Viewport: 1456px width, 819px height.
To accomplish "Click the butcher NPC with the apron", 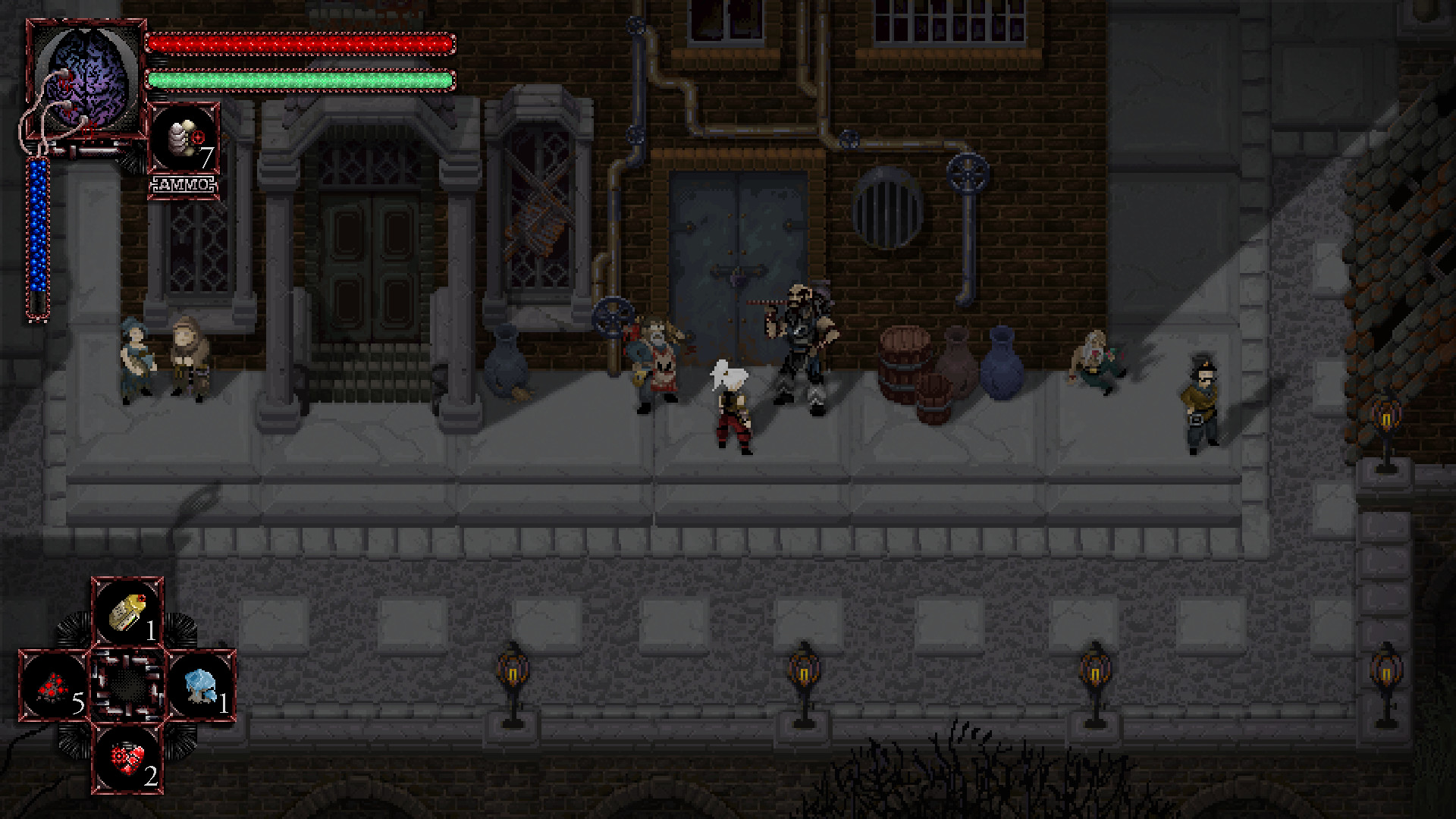I will pyautogui.click(x=657, y=356).
